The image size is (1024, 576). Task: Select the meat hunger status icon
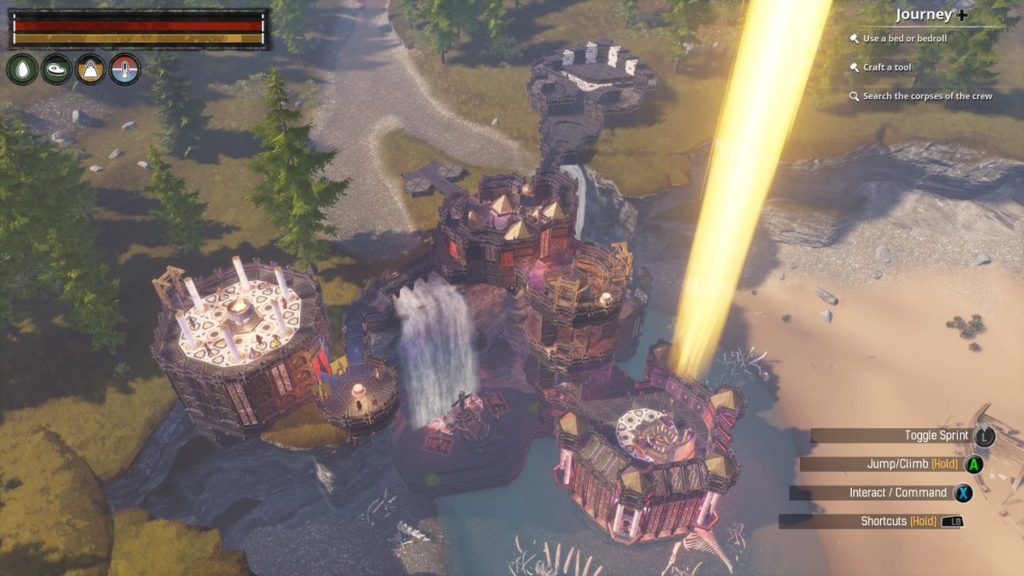click(56, 69)
